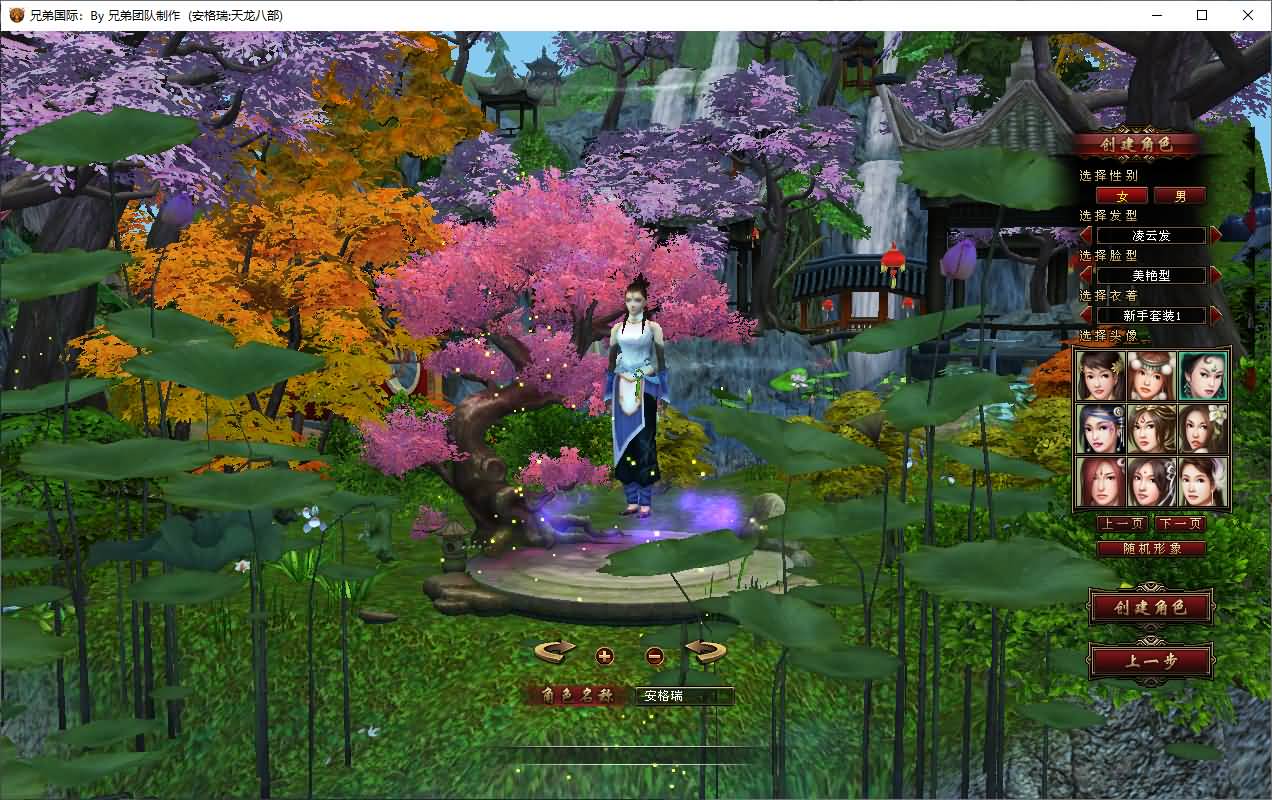The image size is (1272, 800).
Task: Switch to the next hairstyle after 凌云发
Action: [x=1216, y=236]
